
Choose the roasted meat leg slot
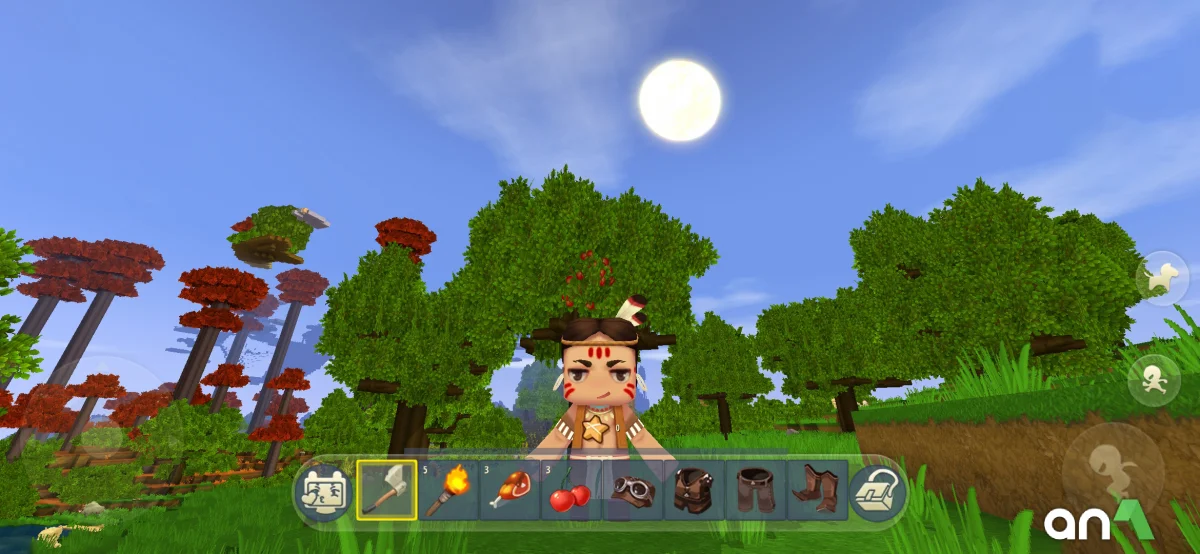pyautogui.click(x=509, y=490)
